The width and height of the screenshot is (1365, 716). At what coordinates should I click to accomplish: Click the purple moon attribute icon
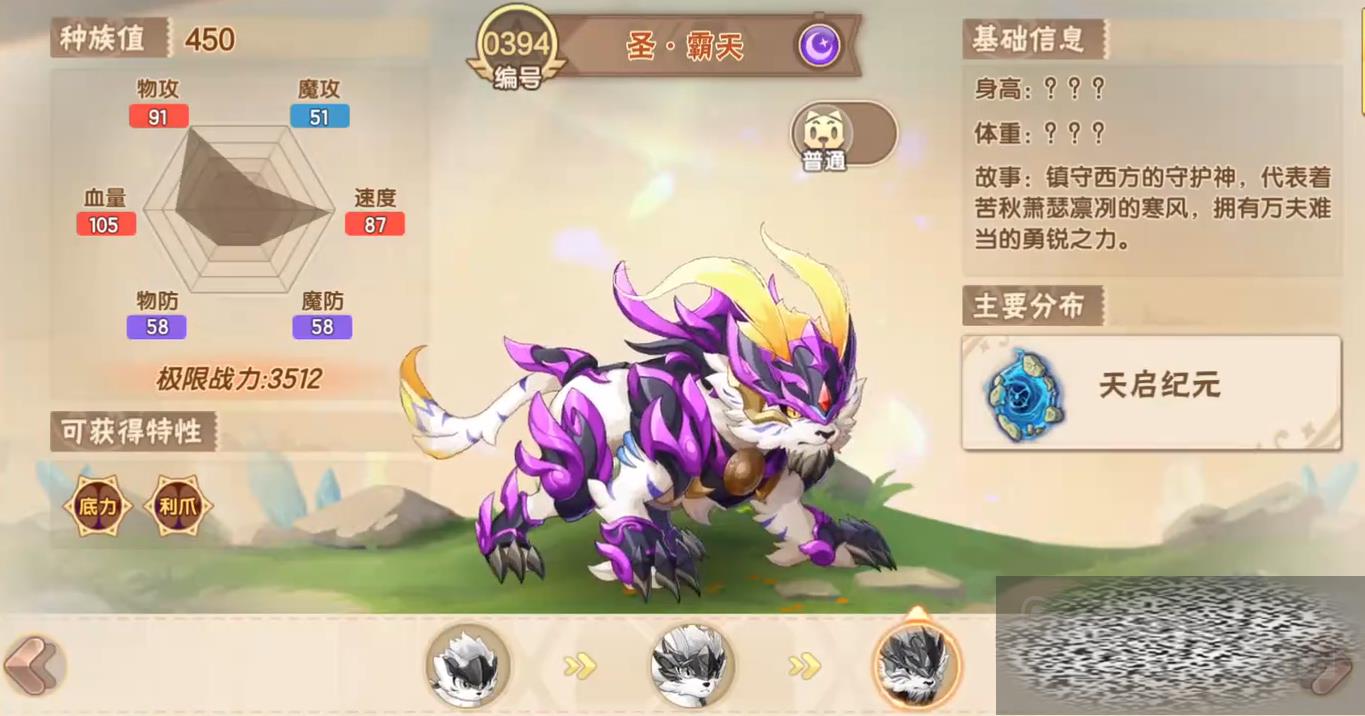[819, 46]
